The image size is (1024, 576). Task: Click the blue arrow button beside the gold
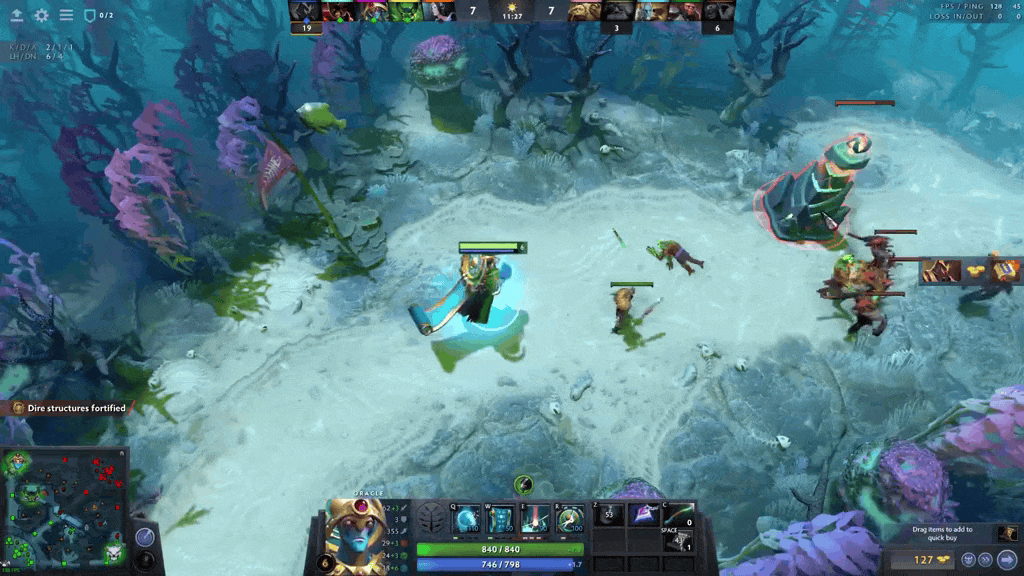click(1007, 559)
